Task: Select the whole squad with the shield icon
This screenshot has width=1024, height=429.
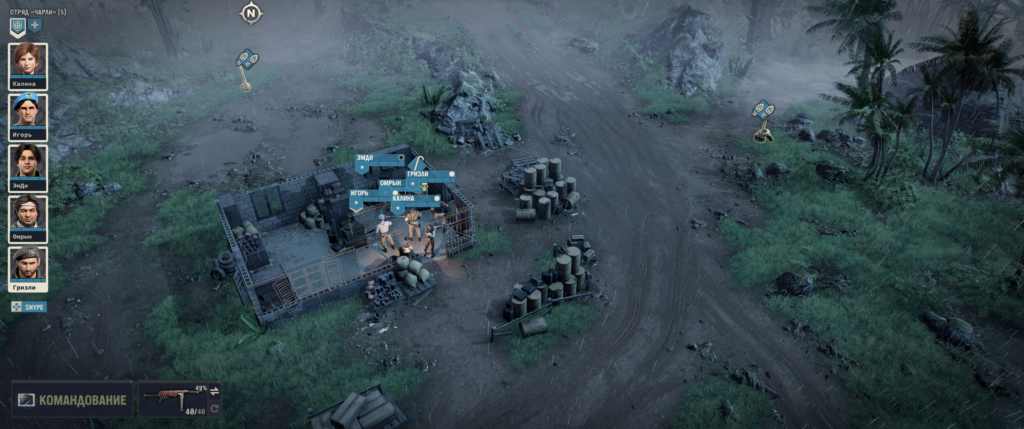Action: [x=17, y=26]
